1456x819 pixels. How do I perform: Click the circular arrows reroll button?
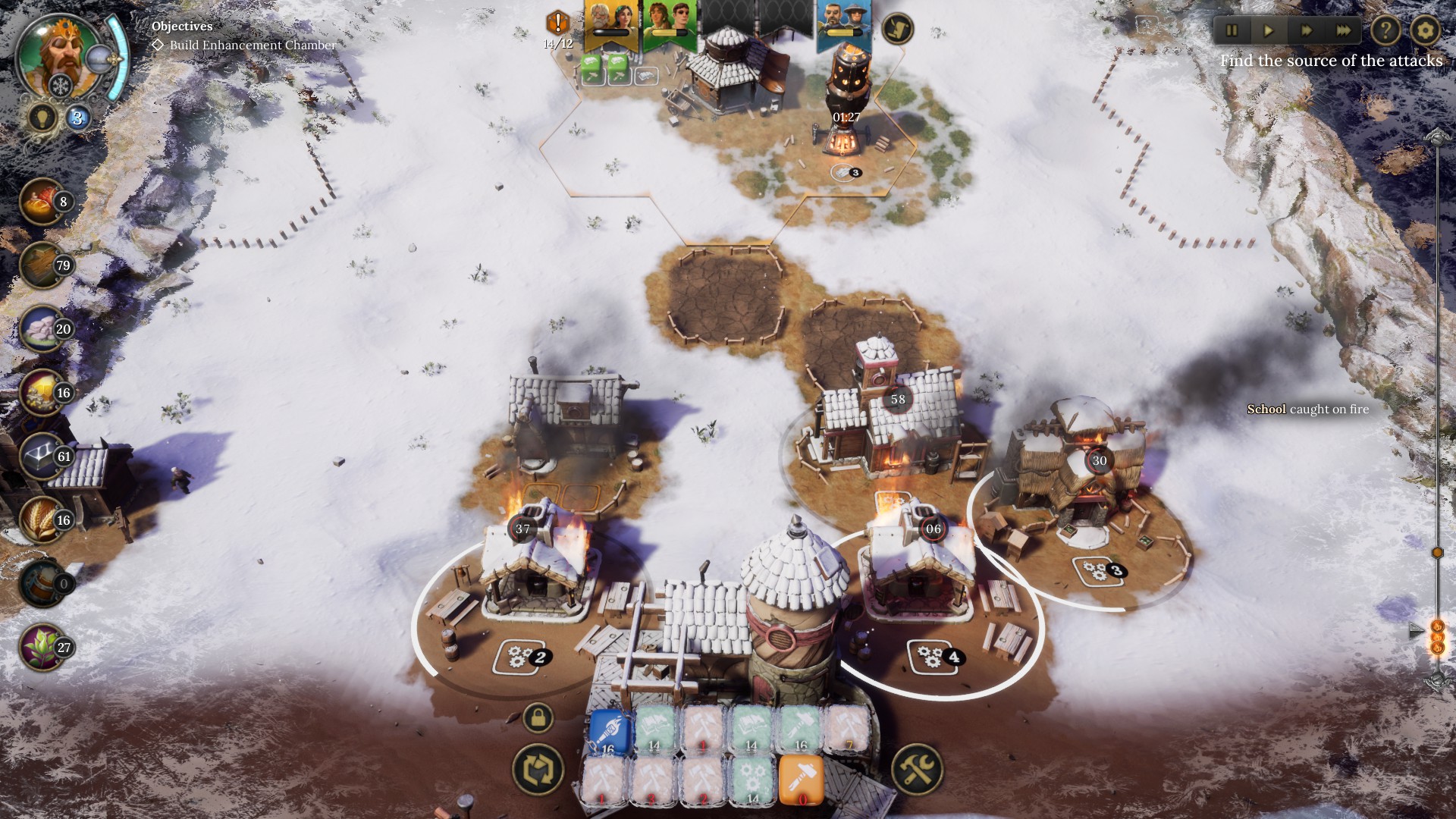point(538,769)
